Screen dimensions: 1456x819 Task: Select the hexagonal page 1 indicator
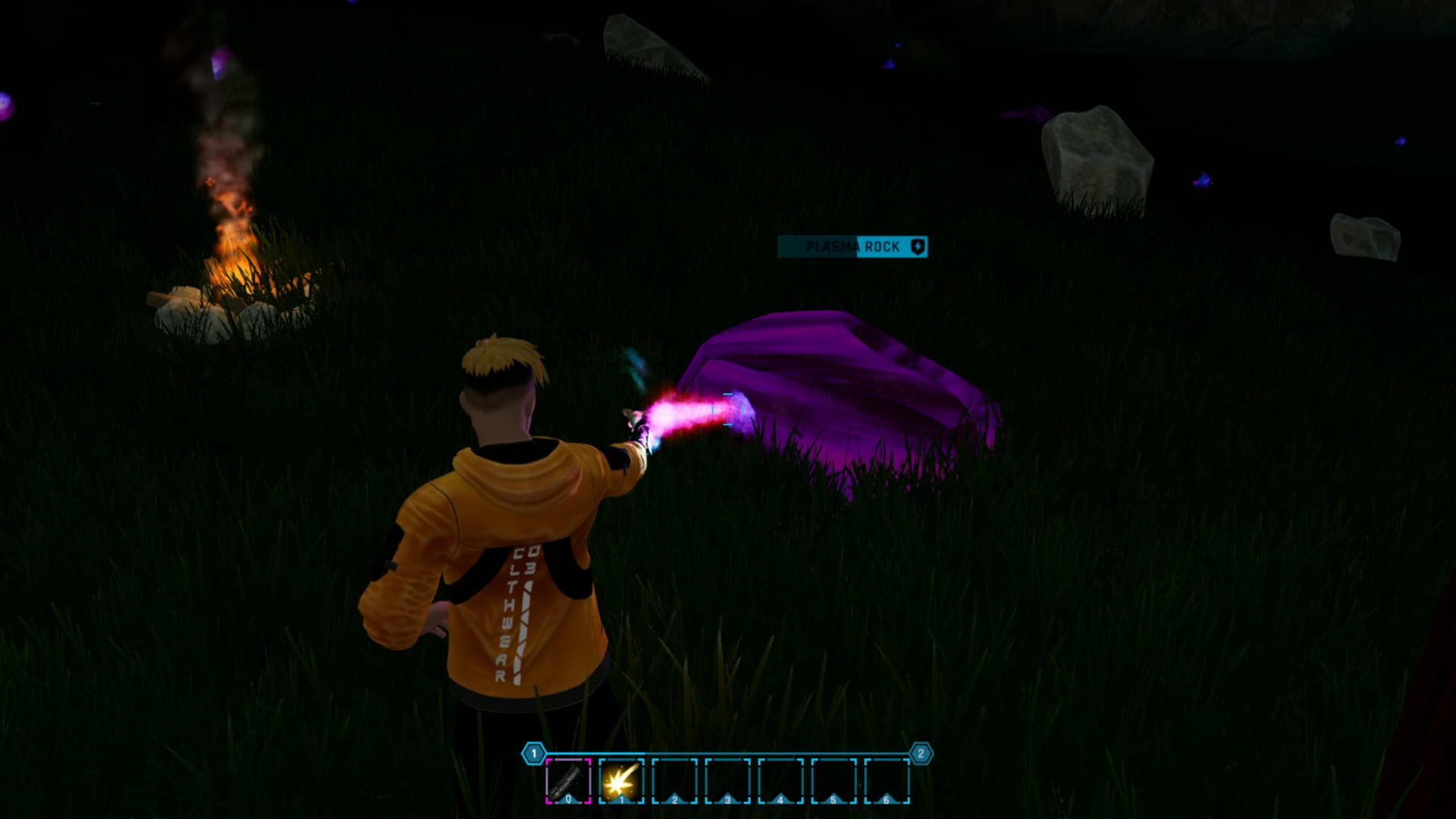tap(533, 752)
